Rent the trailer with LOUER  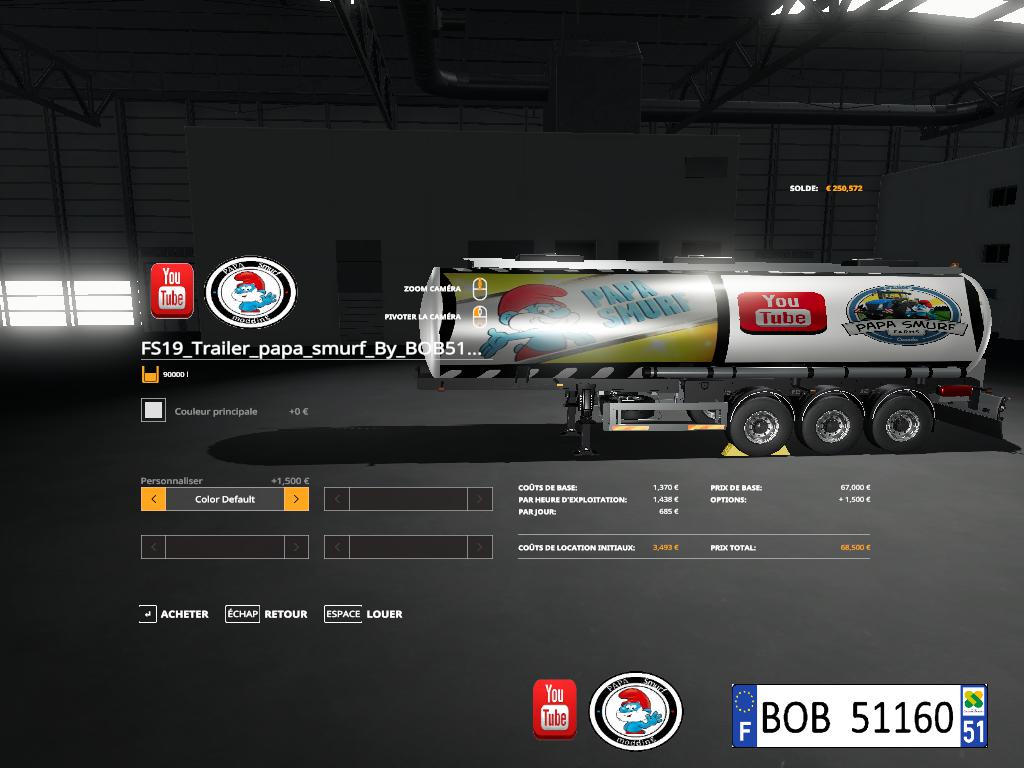pyautogui.click(x=363, y=614)
